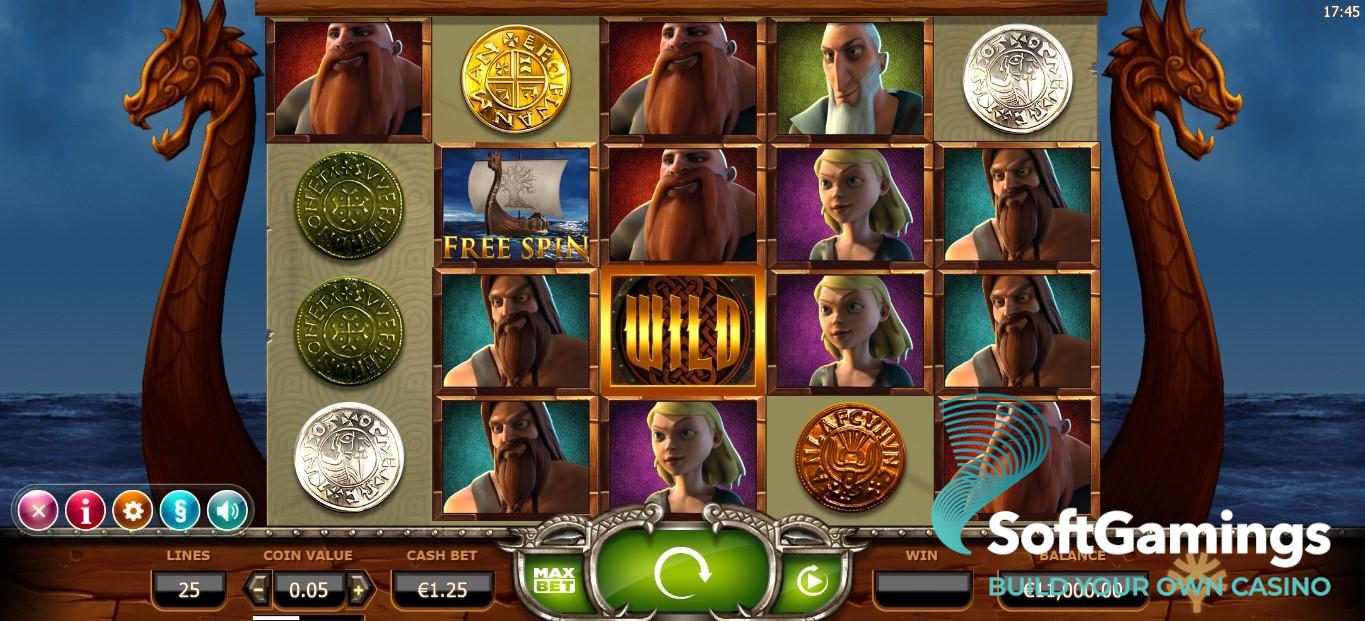Screen dimensions: 1365x621
Task: Open the game info paytable
Action: tap(85, 511)
